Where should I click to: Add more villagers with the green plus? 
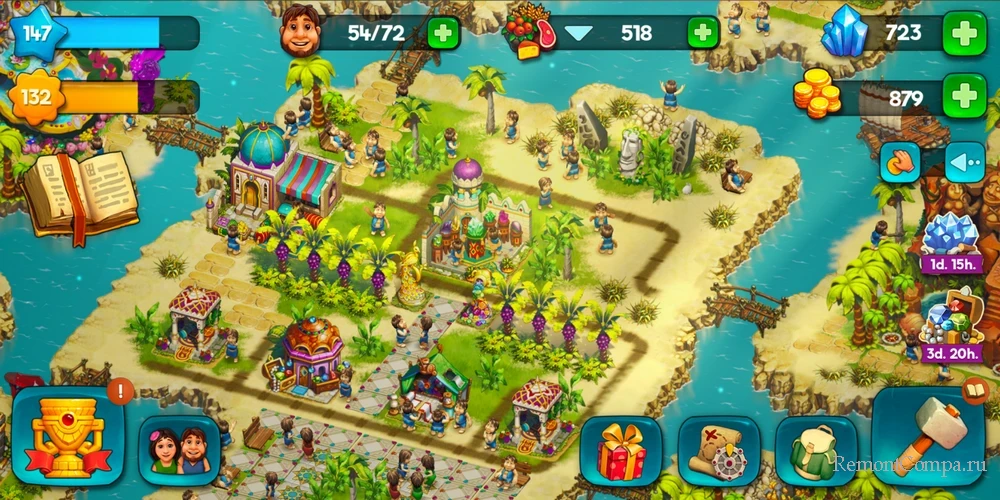[x=444, y=33]
